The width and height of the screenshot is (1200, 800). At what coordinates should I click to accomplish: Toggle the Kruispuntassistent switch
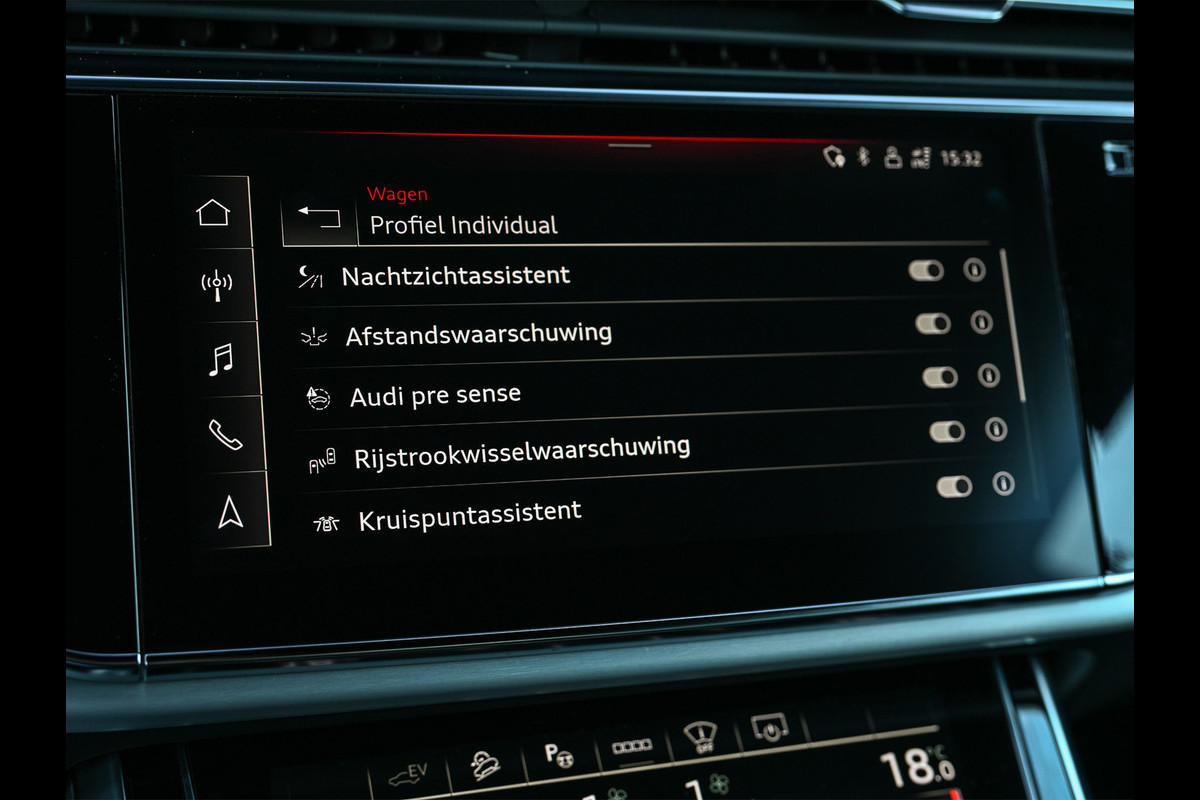(954, 486)
